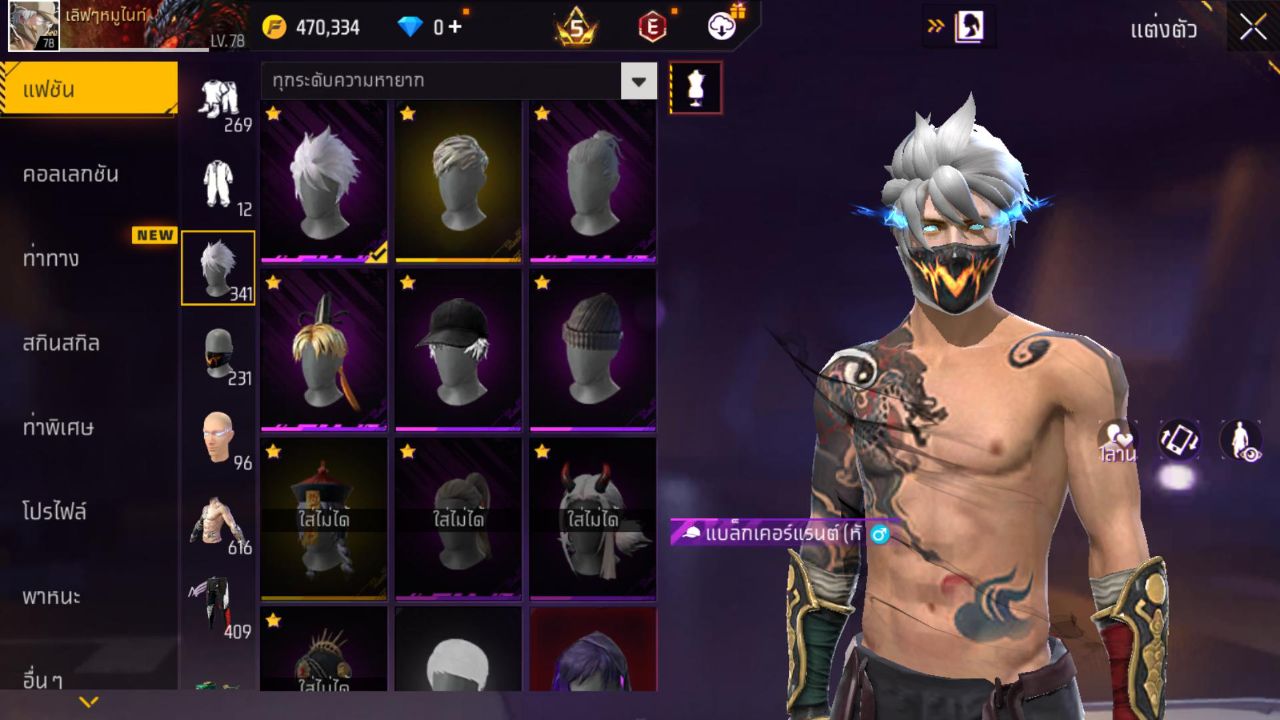Open the mask category with 231 items

click(x=218, y=353)
